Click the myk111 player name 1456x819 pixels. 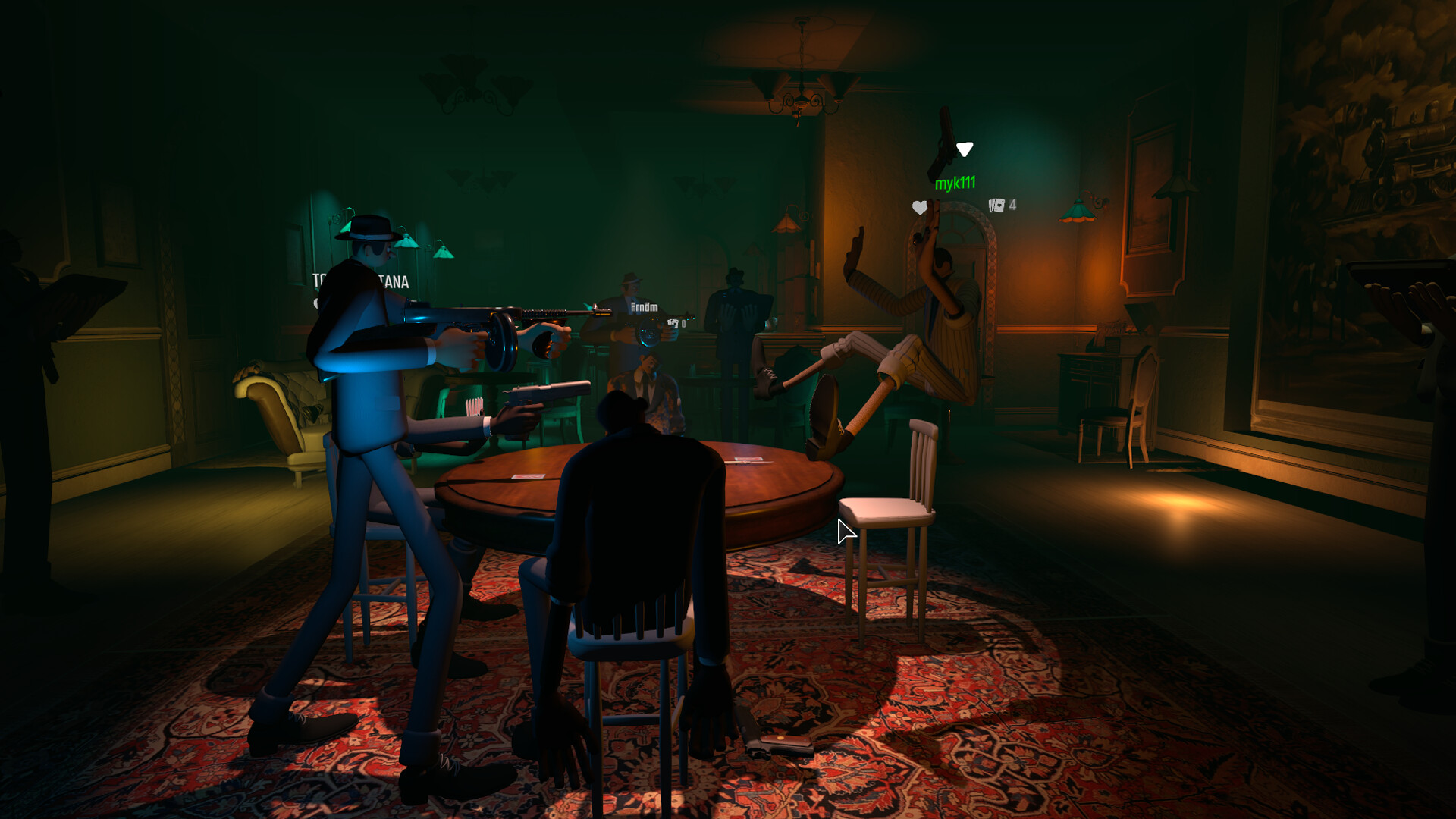point(956,183)
